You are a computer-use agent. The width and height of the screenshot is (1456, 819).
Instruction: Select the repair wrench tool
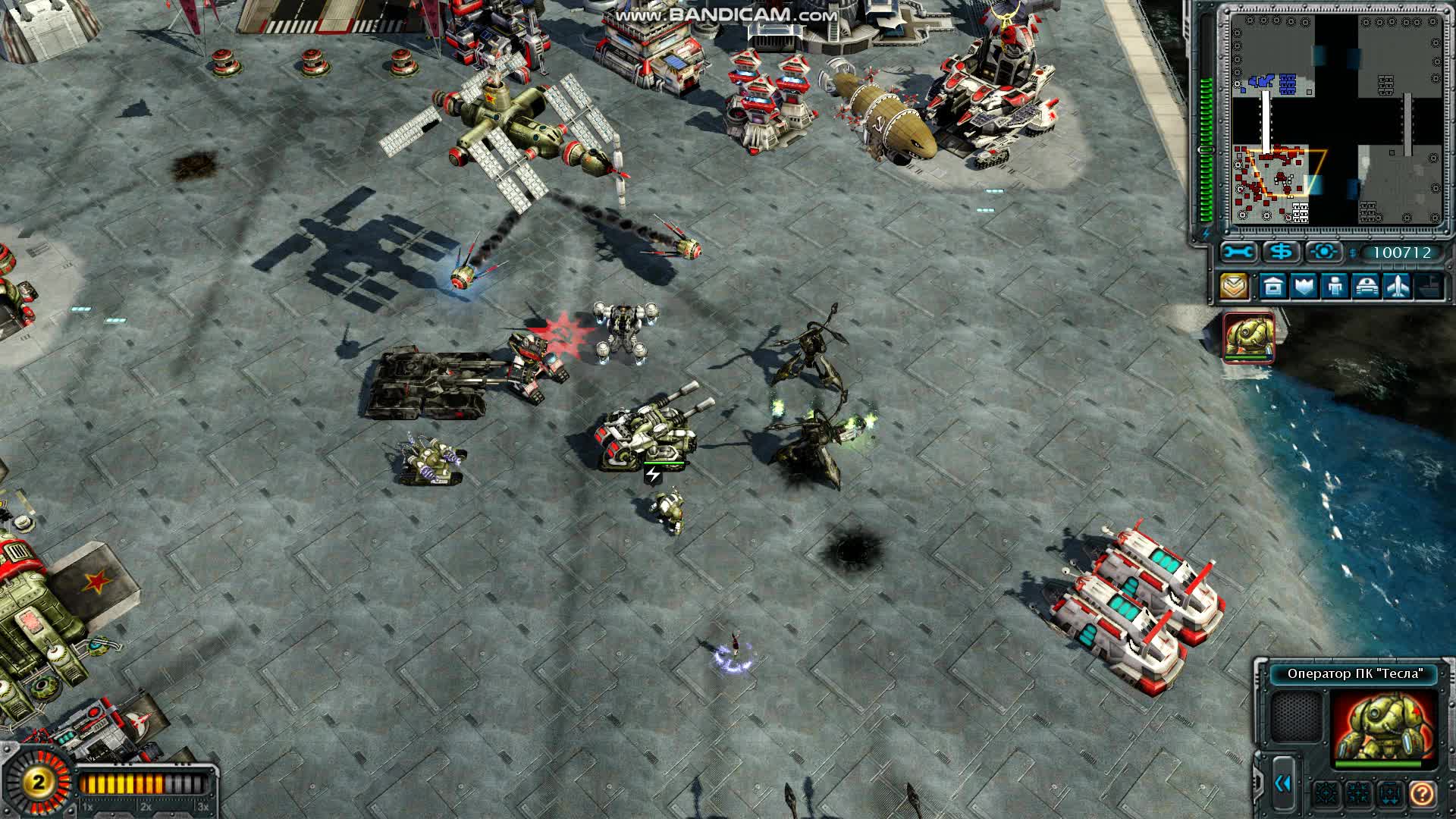pyautogui.click(x=1239, y=253)
